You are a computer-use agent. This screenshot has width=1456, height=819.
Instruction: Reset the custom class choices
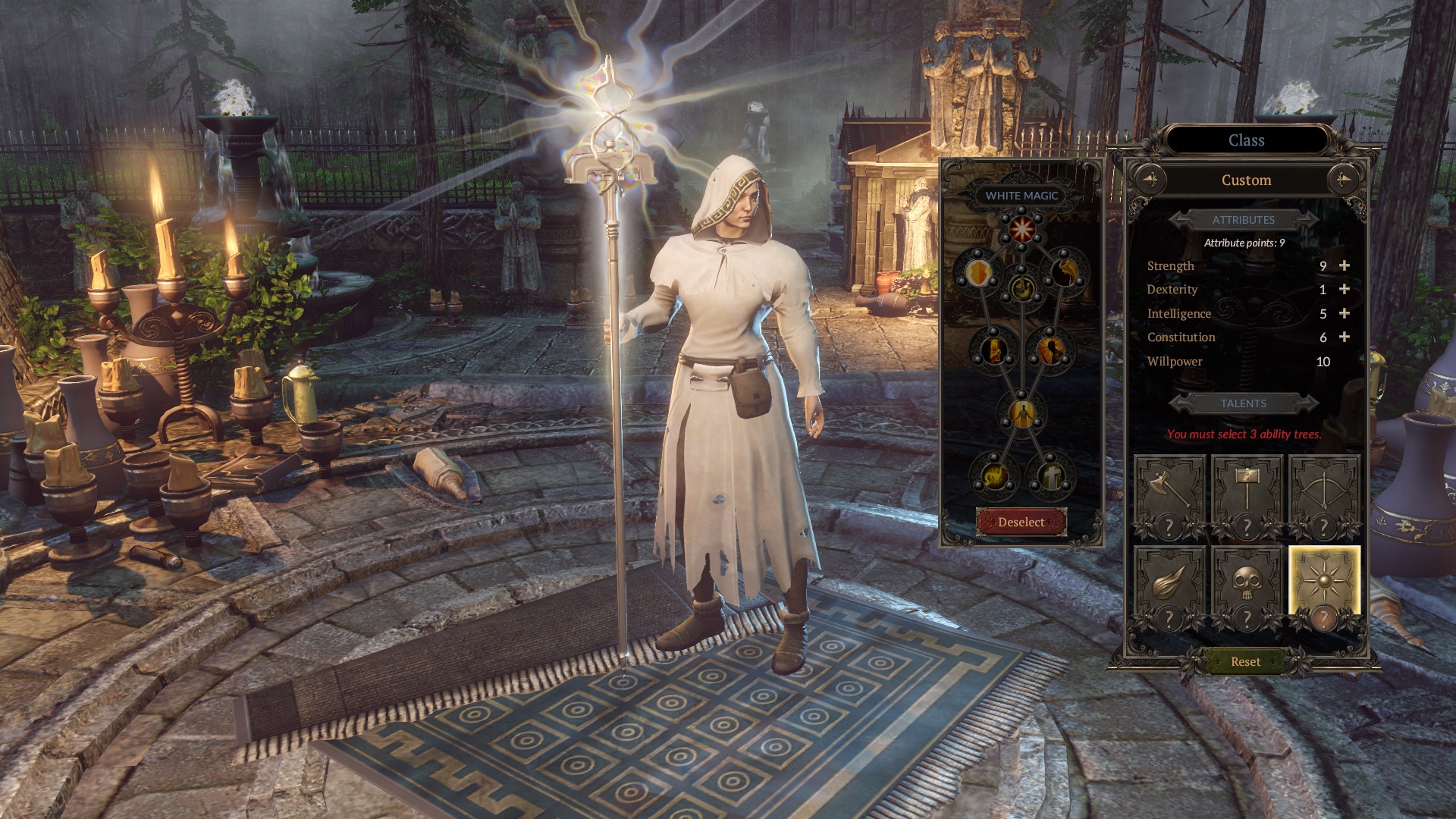coord(1245,662)
